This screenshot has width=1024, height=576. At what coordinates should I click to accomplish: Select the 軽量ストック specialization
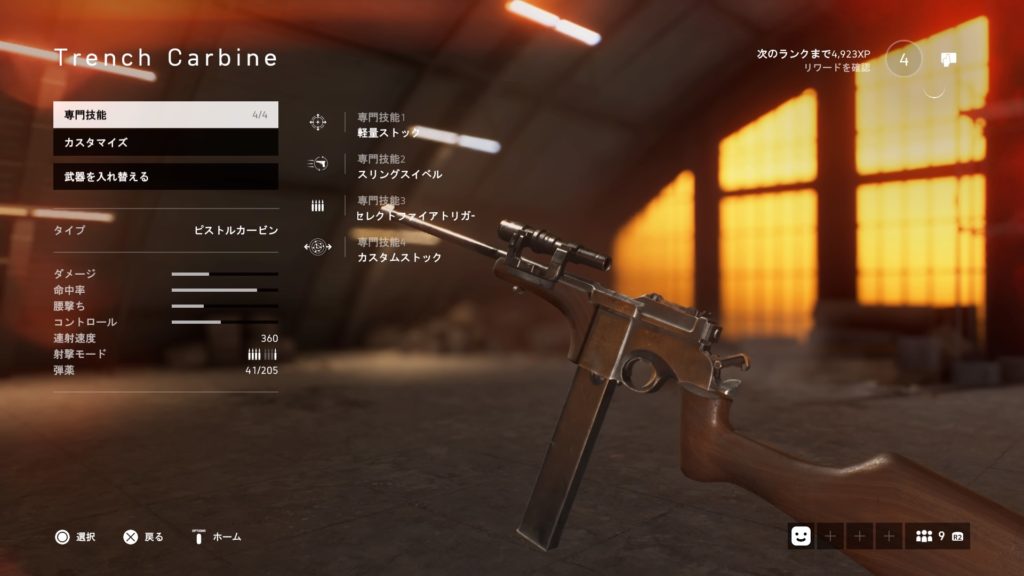point(388,132)
